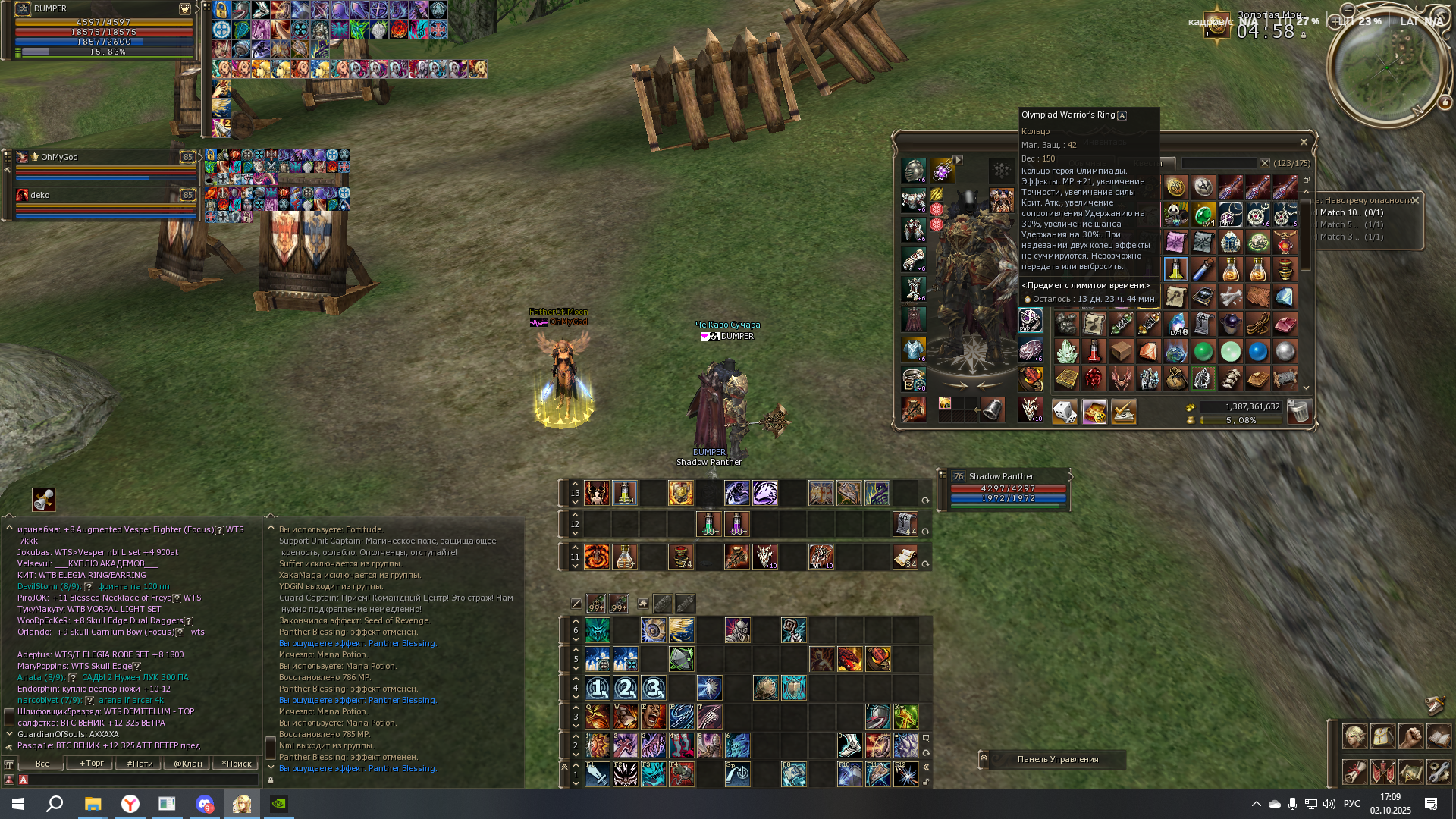The image size is (1456, 819).
Task: Click the dice roll icon in the inventory
Action: [1066, 410]
